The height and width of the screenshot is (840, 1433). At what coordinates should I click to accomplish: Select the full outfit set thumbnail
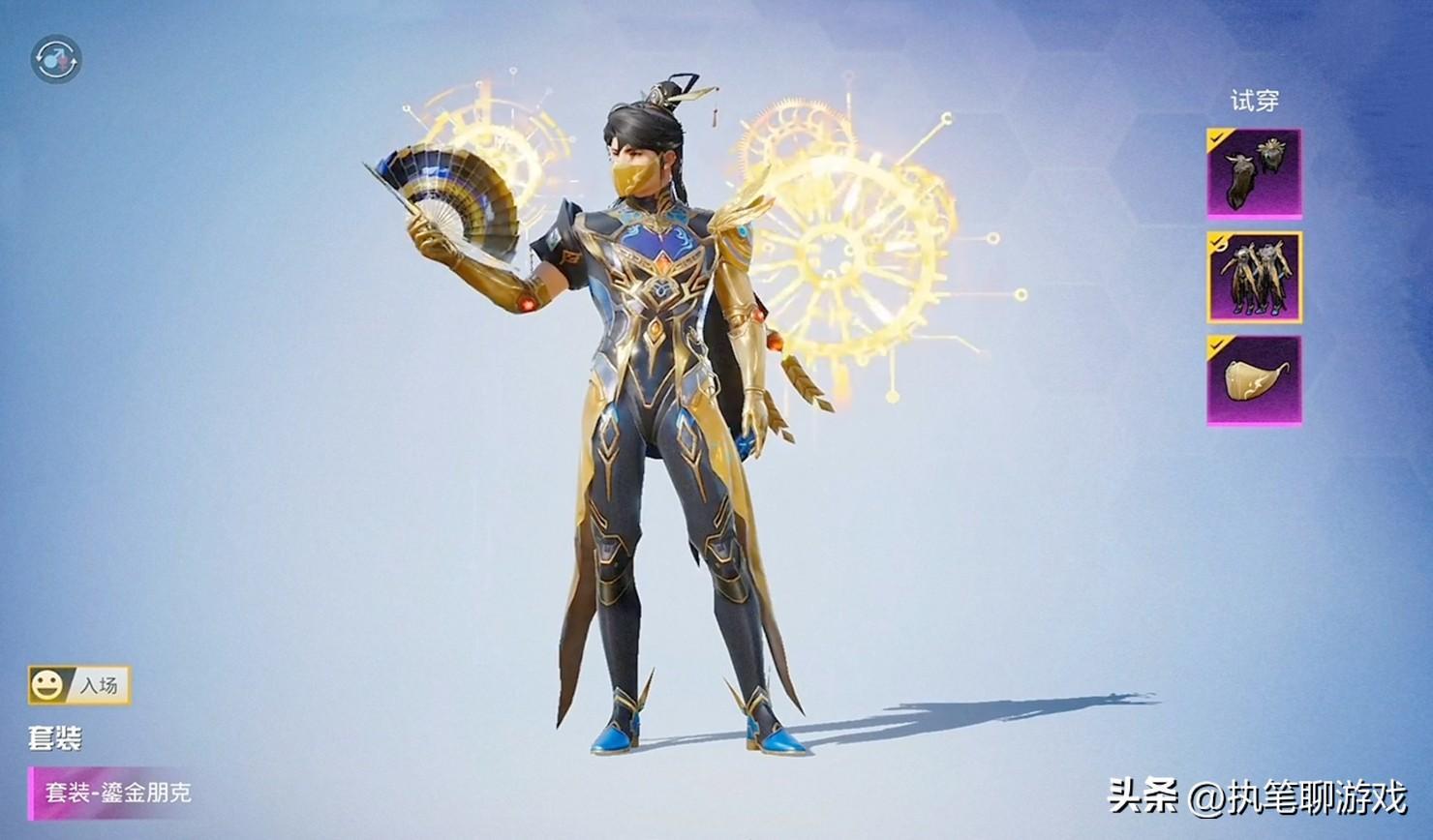tap(1254, 278)
